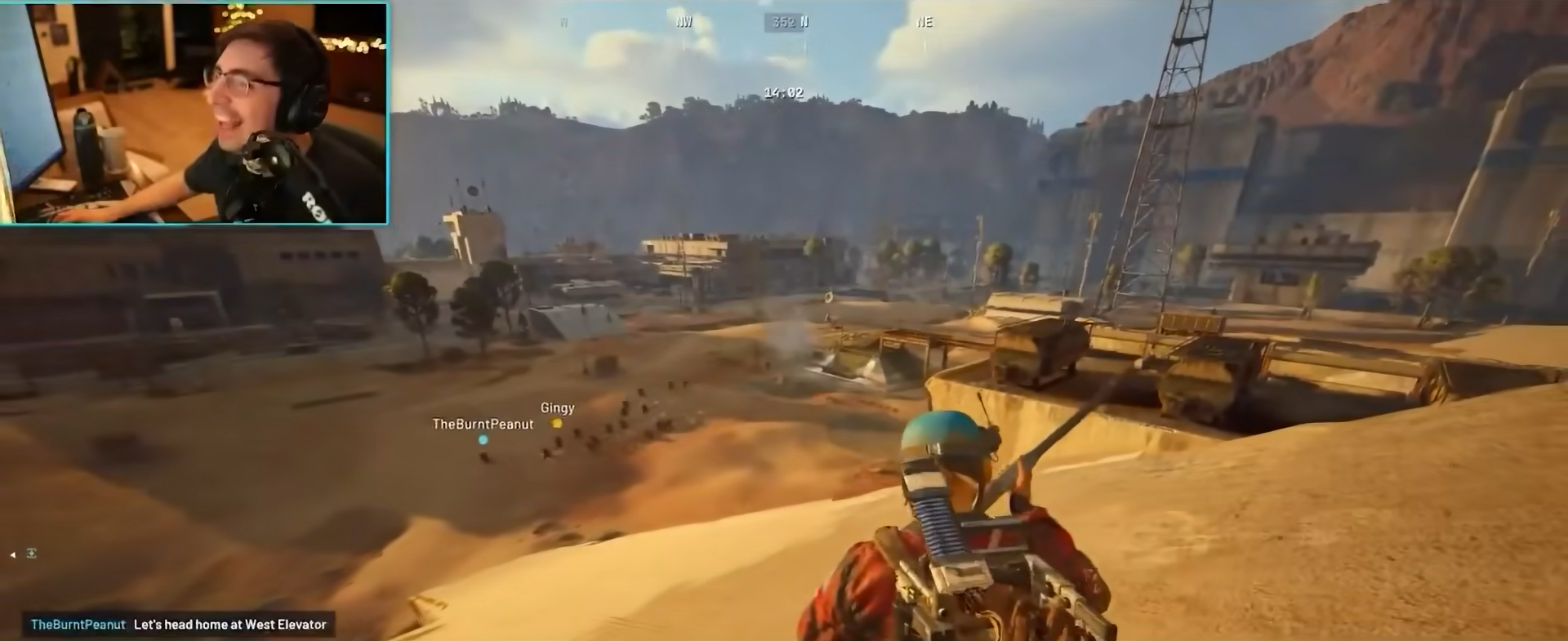
Task: Click TheBurntPeanut's blue teammate marker dot
Action: [x=483, y=438]
